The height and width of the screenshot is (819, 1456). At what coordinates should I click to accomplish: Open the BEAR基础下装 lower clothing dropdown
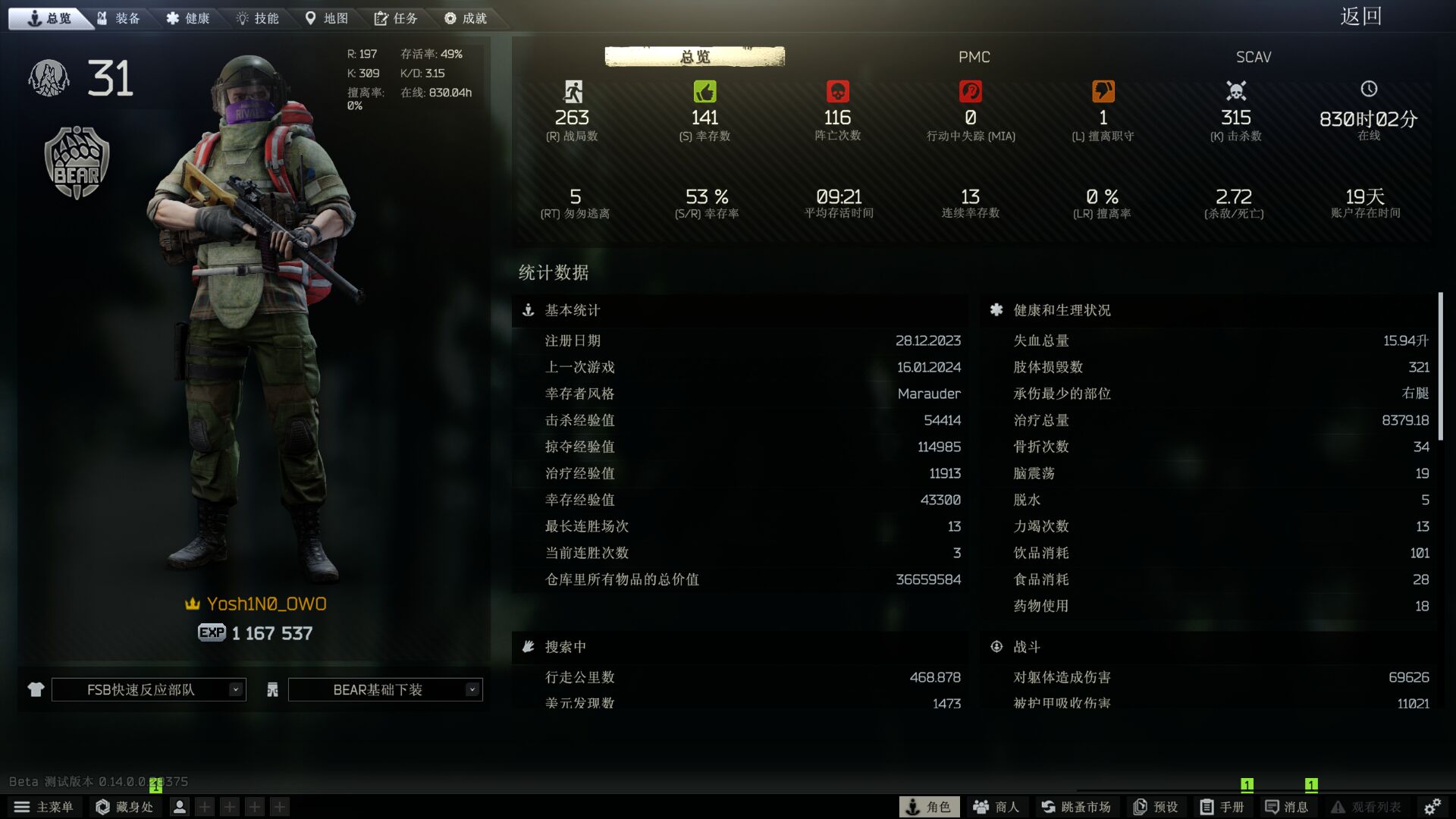point(385,689)
